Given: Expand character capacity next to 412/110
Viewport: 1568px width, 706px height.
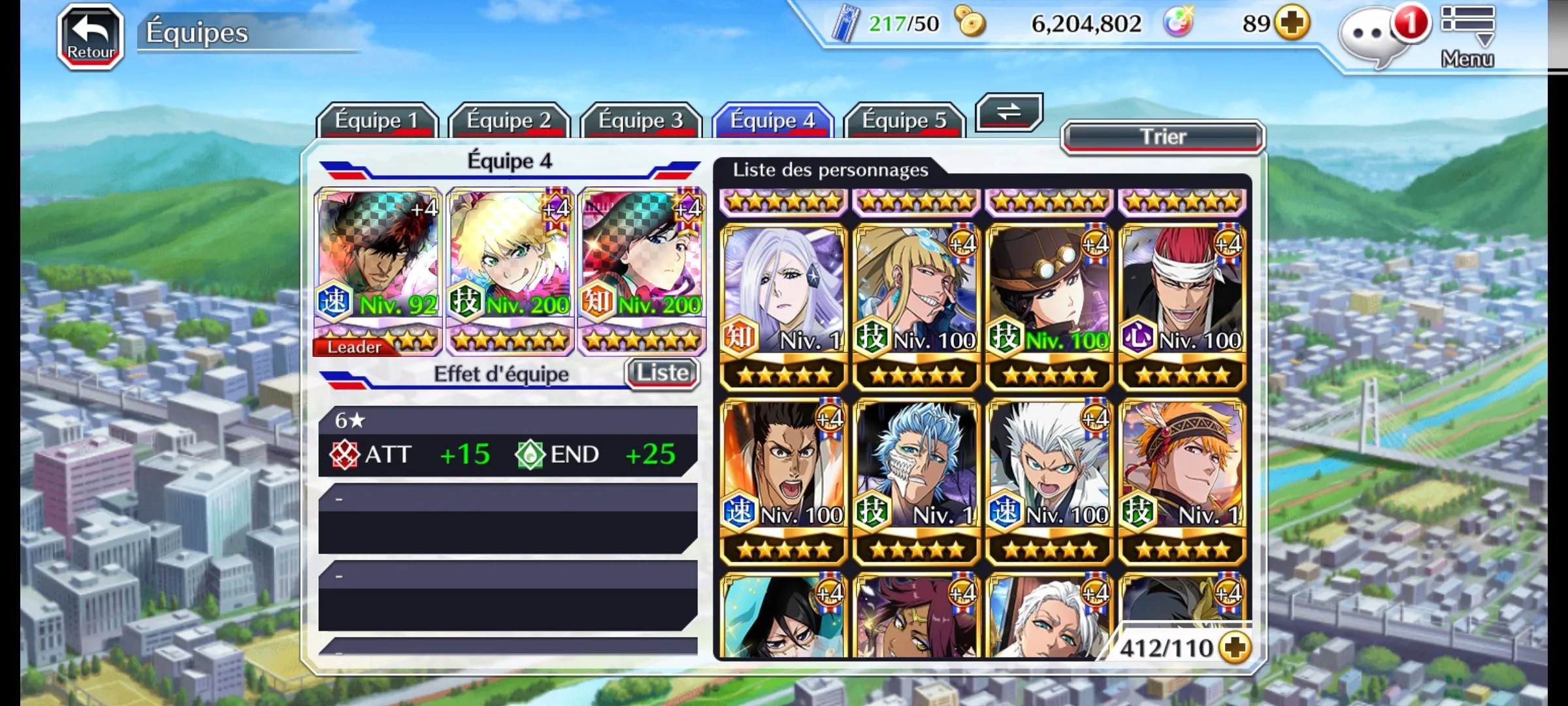Looking at the screenshot, I should pyautogui.click(x=1235, y=648).
